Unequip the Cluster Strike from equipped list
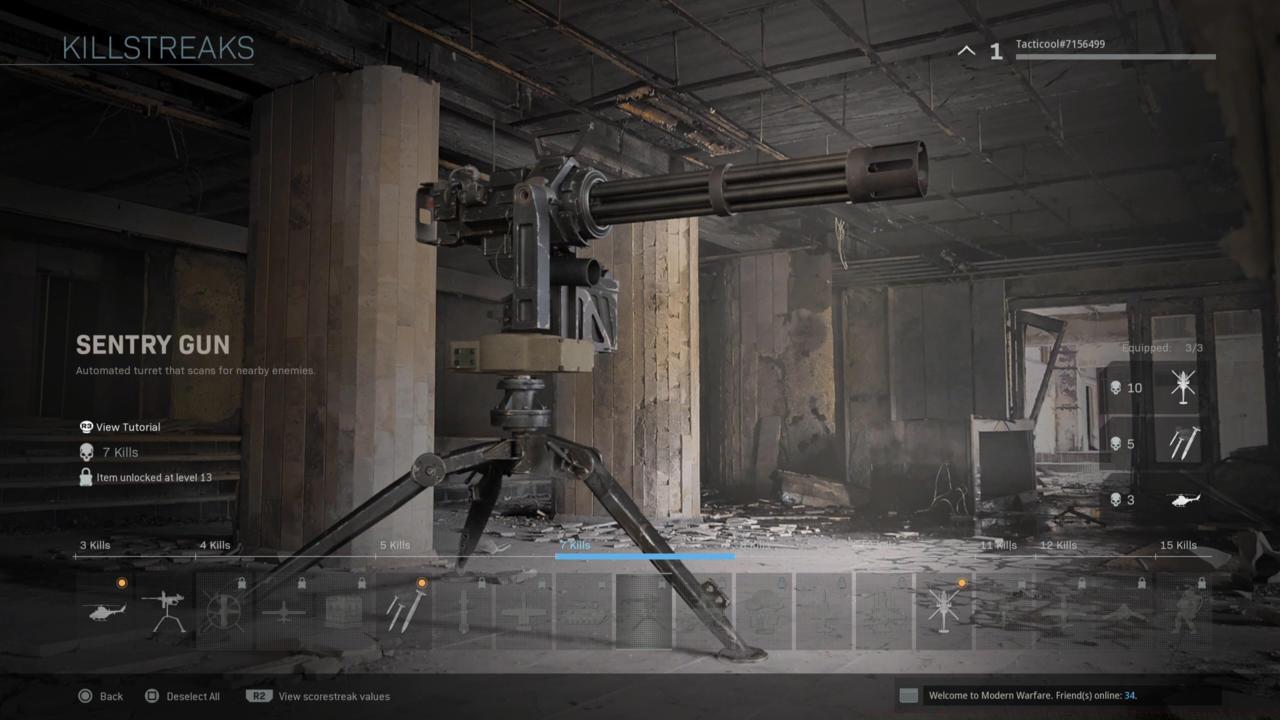 [1183, 443]
